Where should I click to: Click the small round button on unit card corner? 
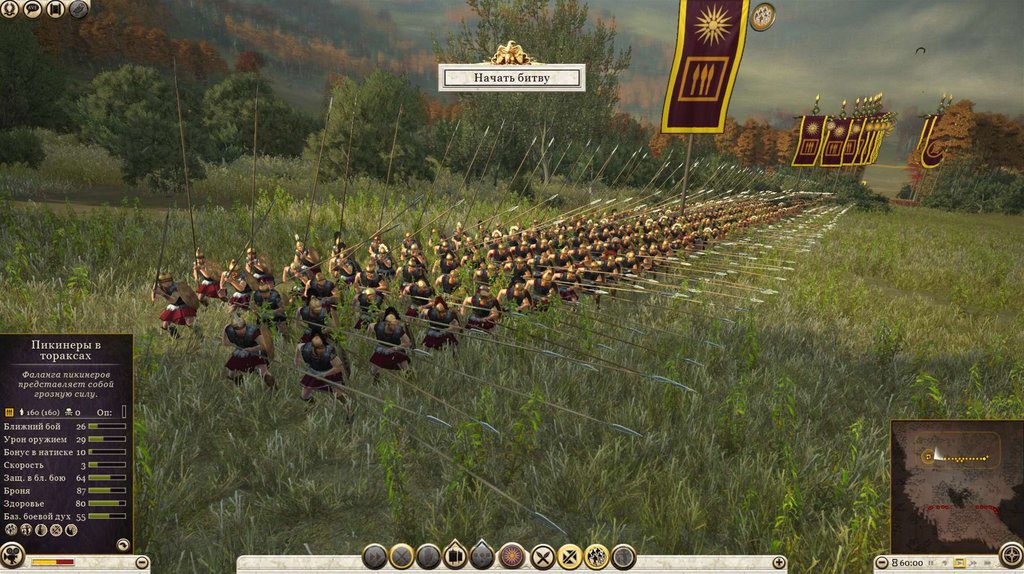click(122, 545)
